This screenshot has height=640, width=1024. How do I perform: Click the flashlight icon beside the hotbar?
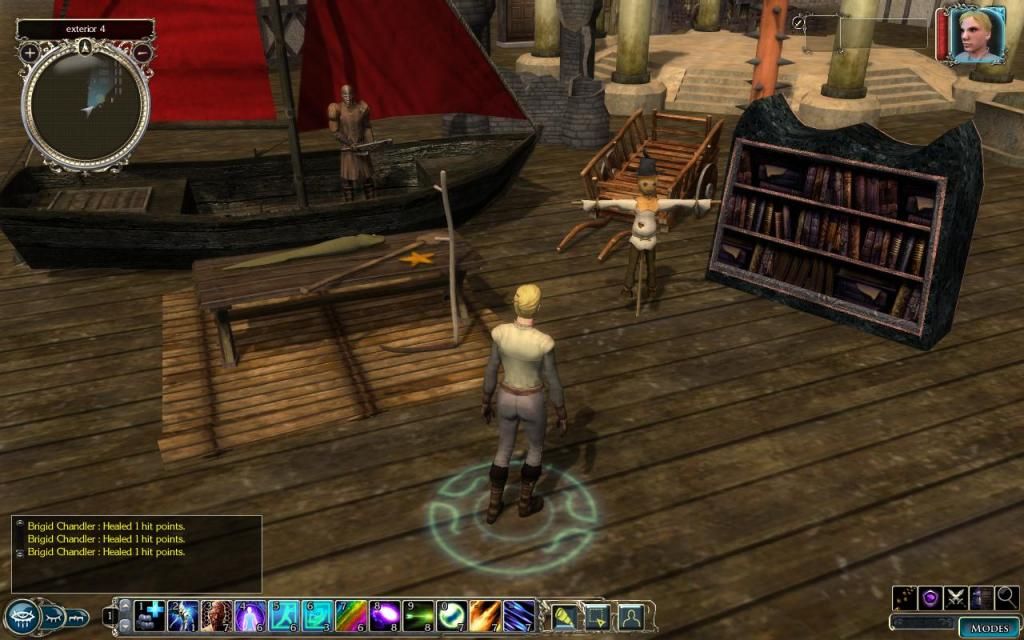coord(563,615)
